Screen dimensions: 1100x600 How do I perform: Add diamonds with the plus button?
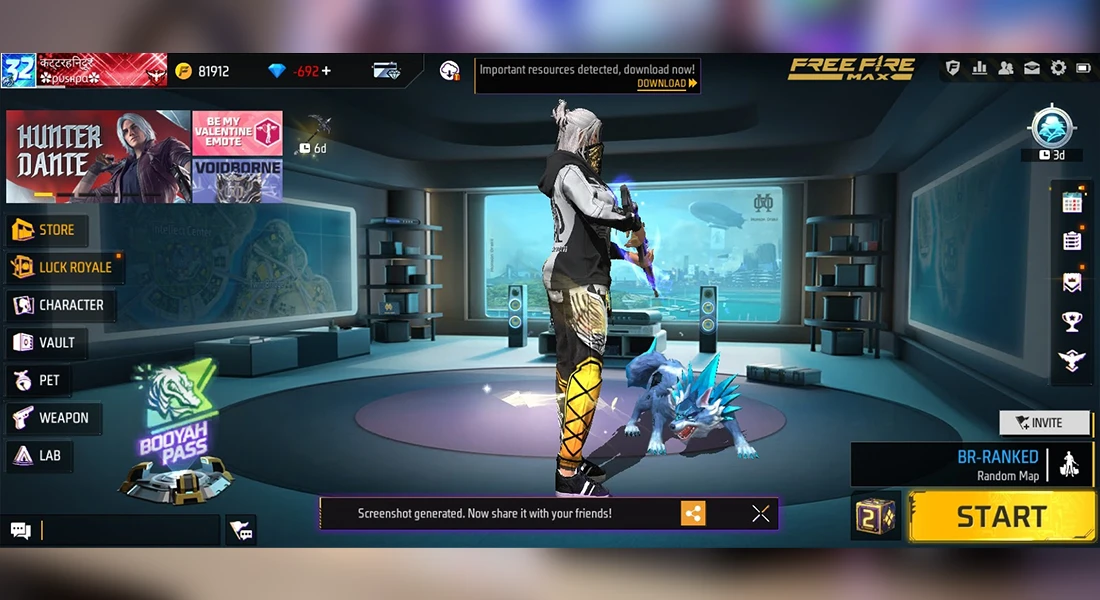pos(326,71)
